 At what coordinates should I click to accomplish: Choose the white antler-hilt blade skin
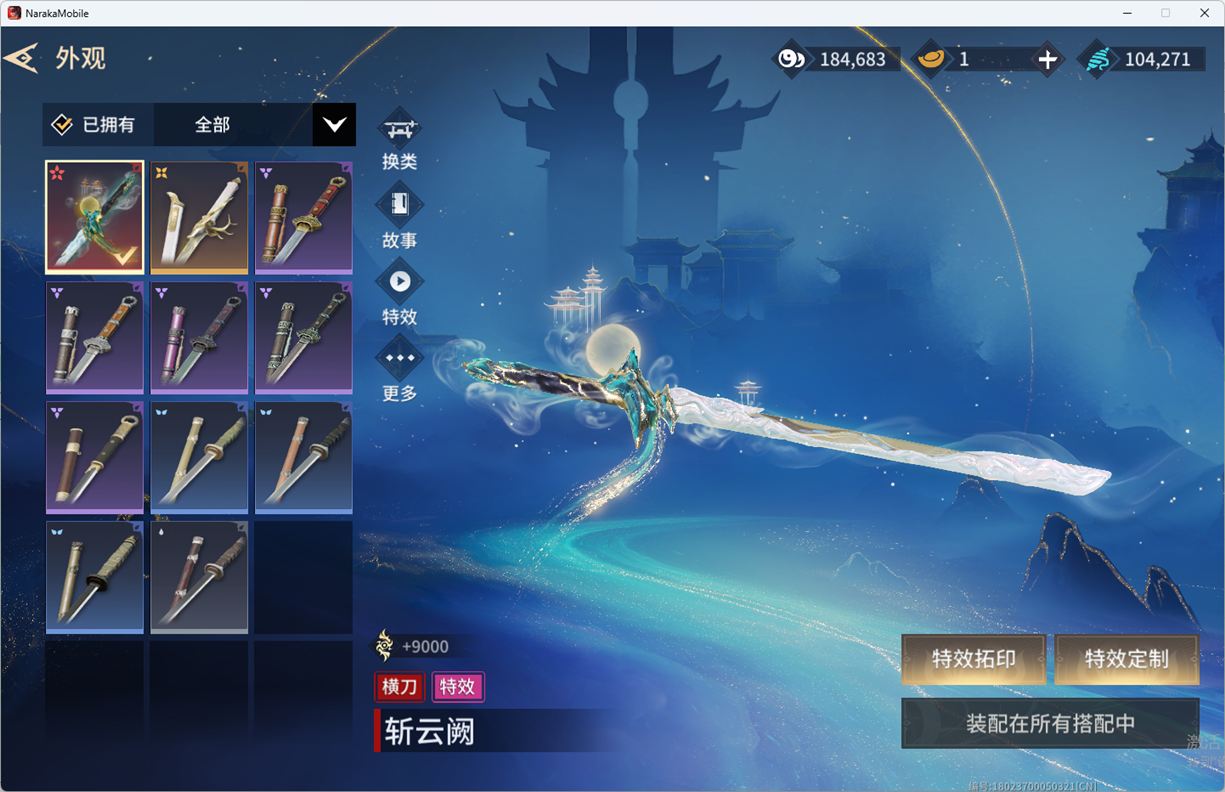tap(199, 217)
